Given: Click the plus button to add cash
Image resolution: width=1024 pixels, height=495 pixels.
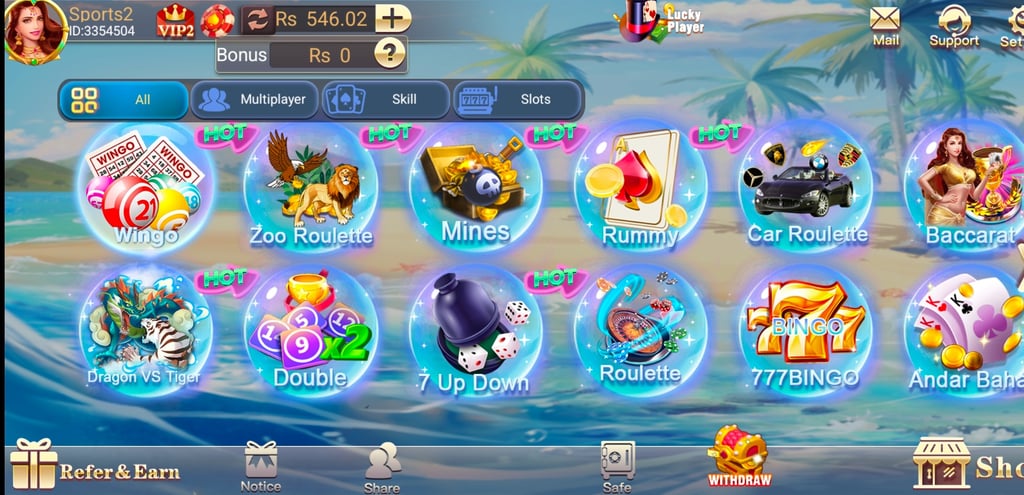Looking at the screenshot, I should (394, 18).
